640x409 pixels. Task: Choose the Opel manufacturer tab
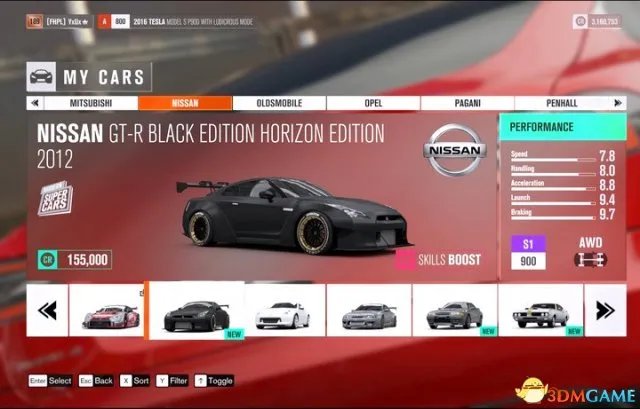373,102
